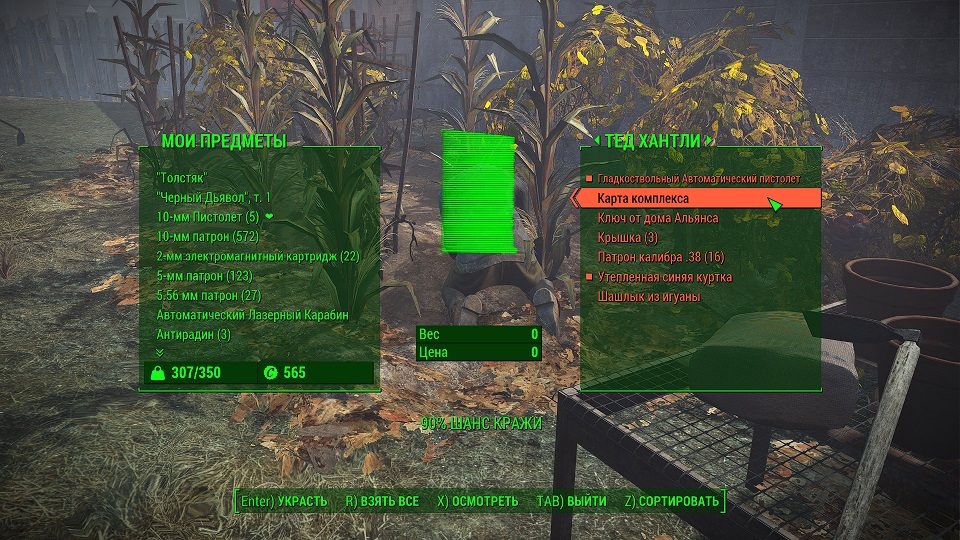The width and height of the screenshot is (960, 540).
Task: Choose Антирадин (3) in inventory
Action: [x=193, y=334]
